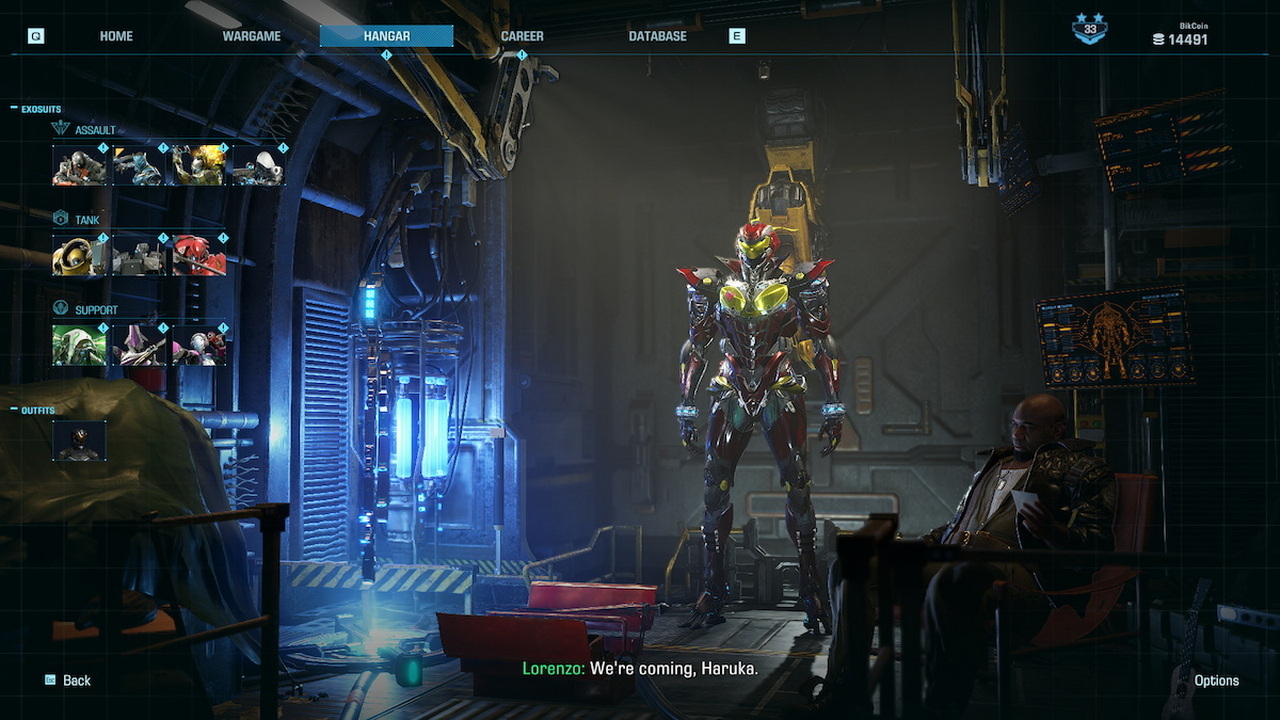Open the Home tab
The height and width of the screenshot is (720, 1280).
tap(116, 36)
